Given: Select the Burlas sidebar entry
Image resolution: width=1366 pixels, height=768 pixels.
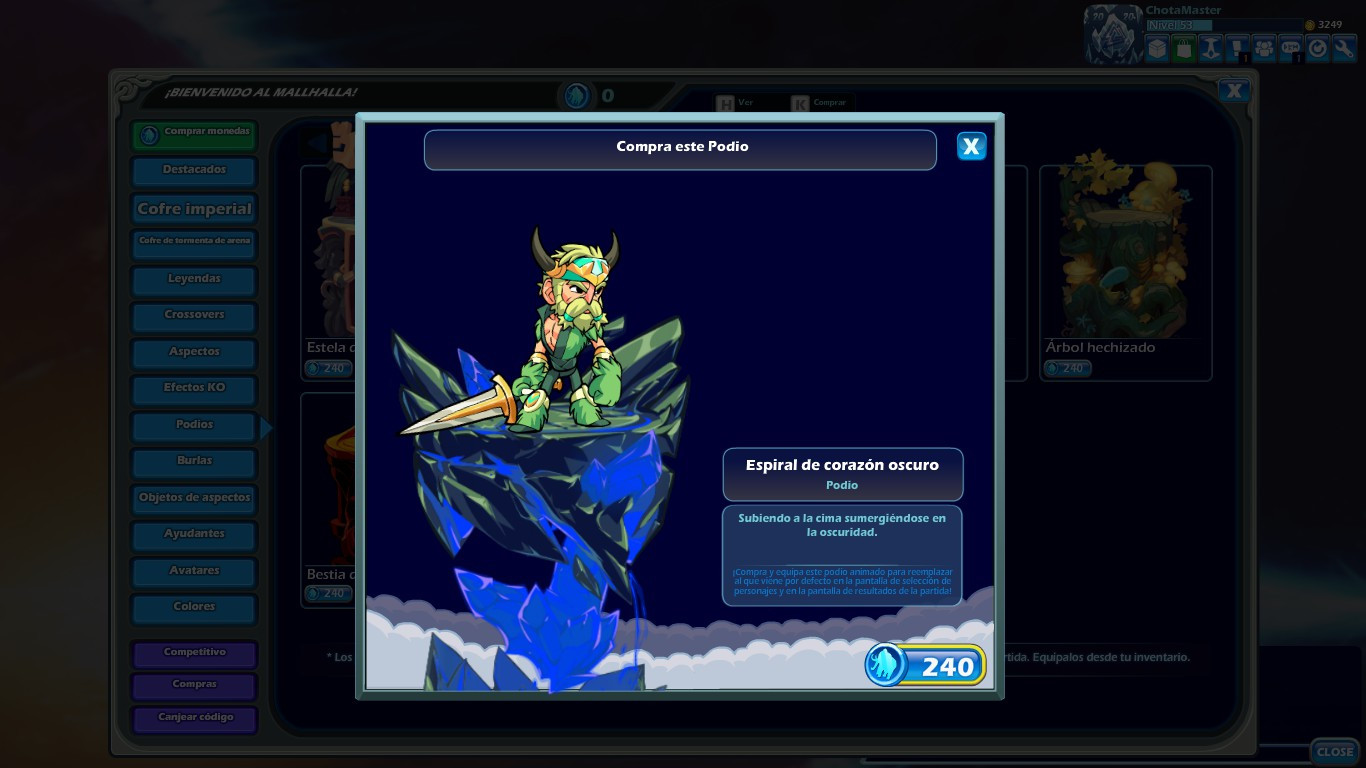Looking at the screenshot, I should (x=193, y=462).
